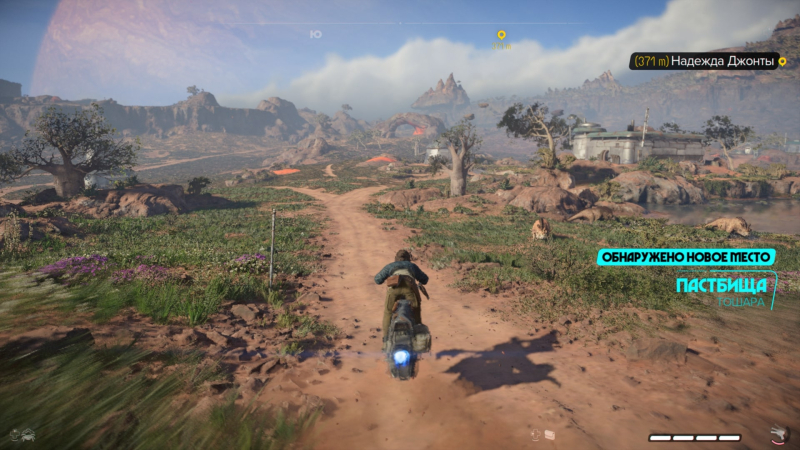Click the Надежда Джонты objective tracker
This screenshot has width=800, height=450.
(704, 62)
